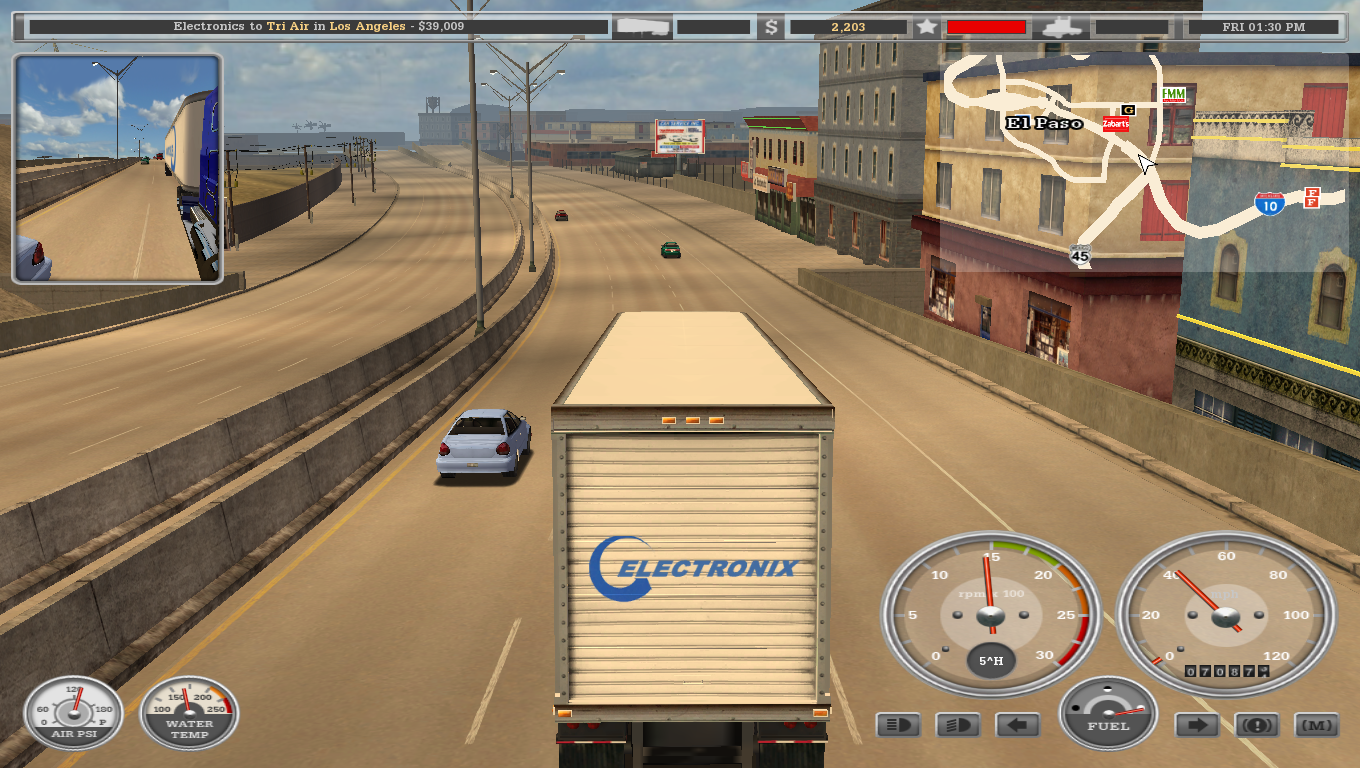The width and height of the screenshot is (1360, 768).
Task: Select the Interstate 10 shield on map
Action: click(x=1269, y=204)
